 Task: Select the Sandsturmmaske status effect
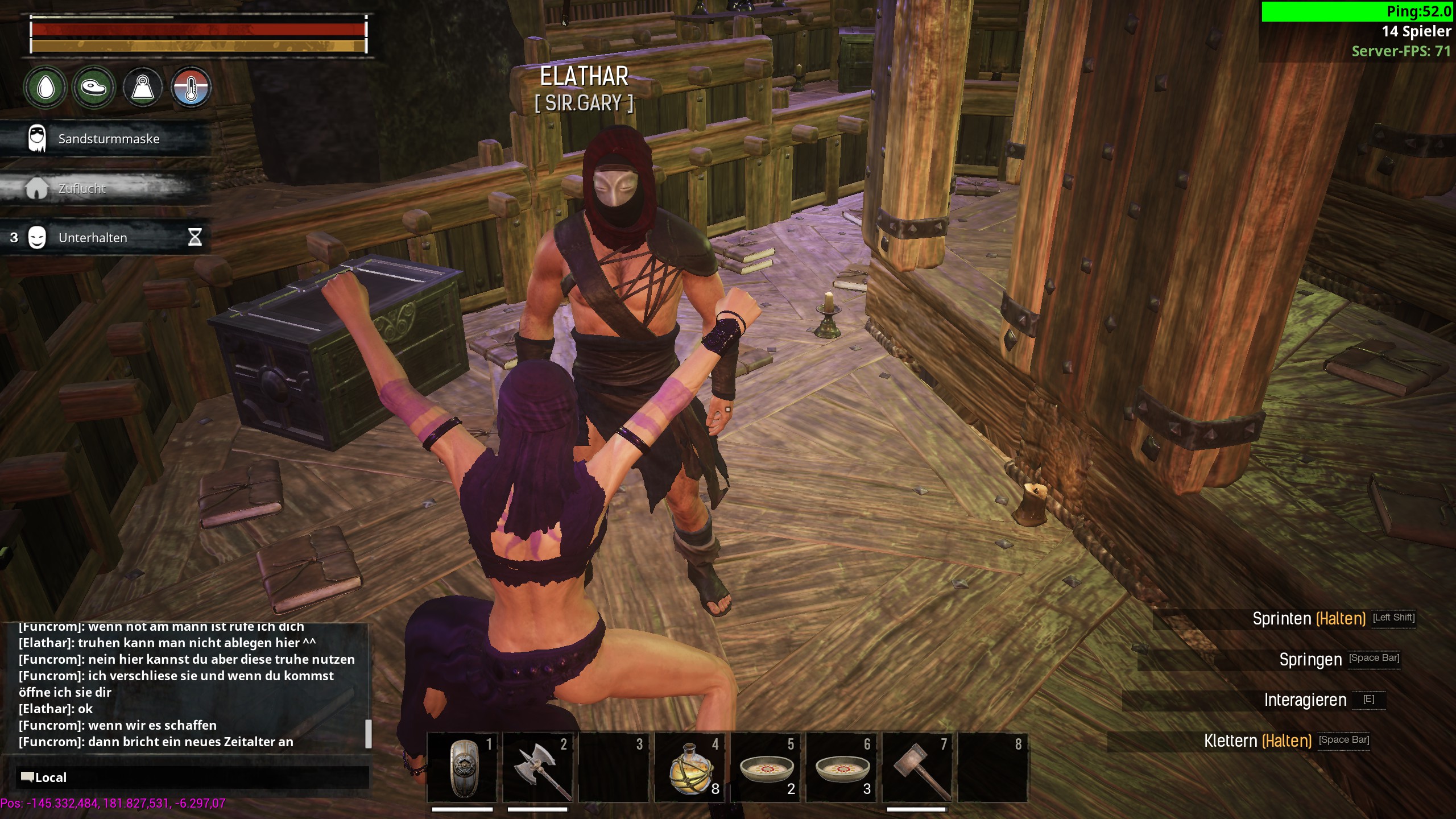click(x=108, y=139)
